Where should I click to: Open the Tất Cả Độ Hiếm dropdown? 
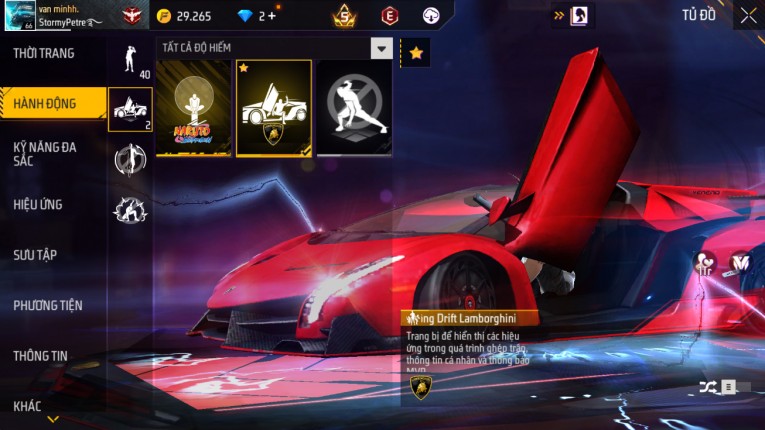point(382,48)
